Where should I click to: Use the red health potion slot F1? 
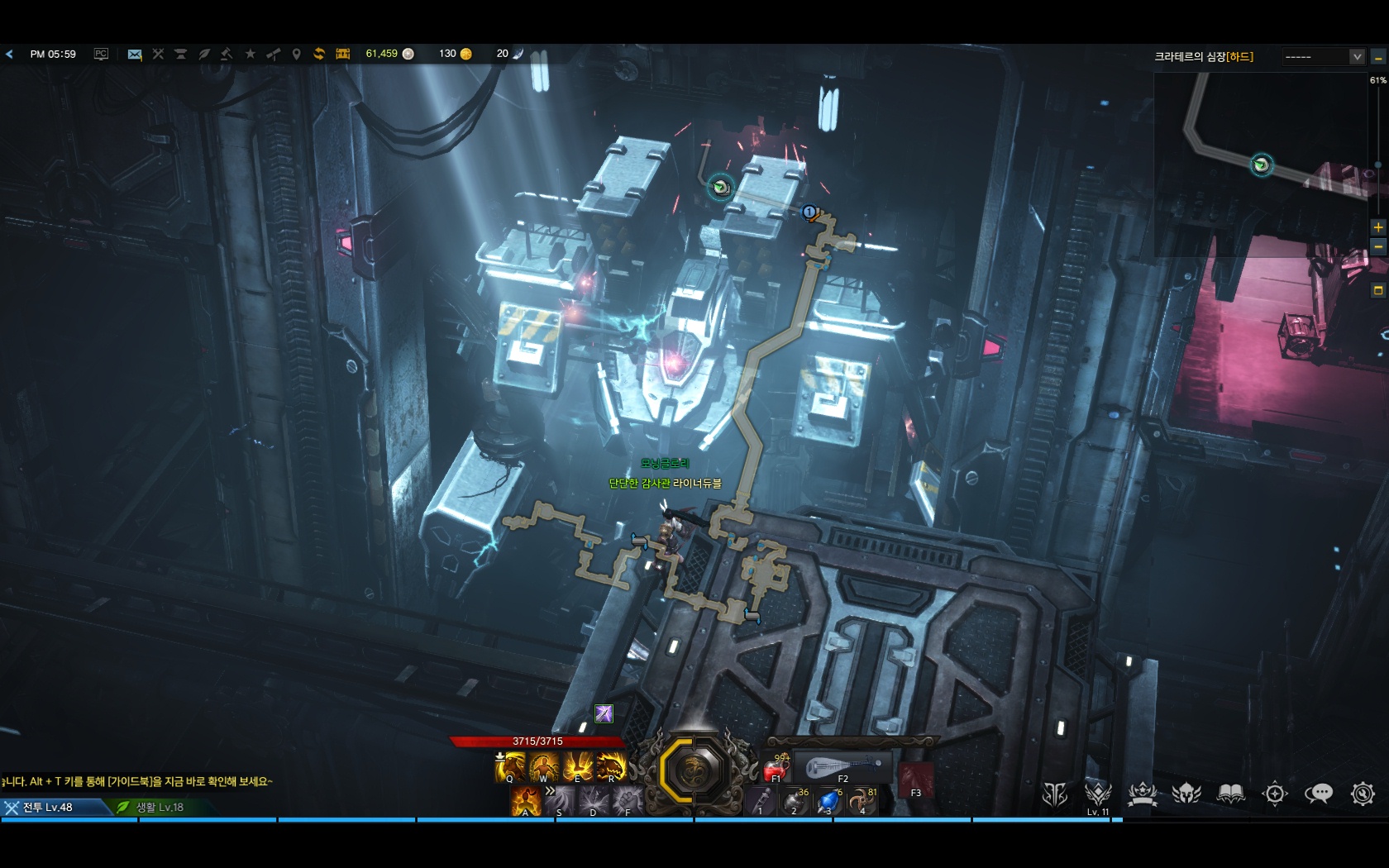pos(777,768)
